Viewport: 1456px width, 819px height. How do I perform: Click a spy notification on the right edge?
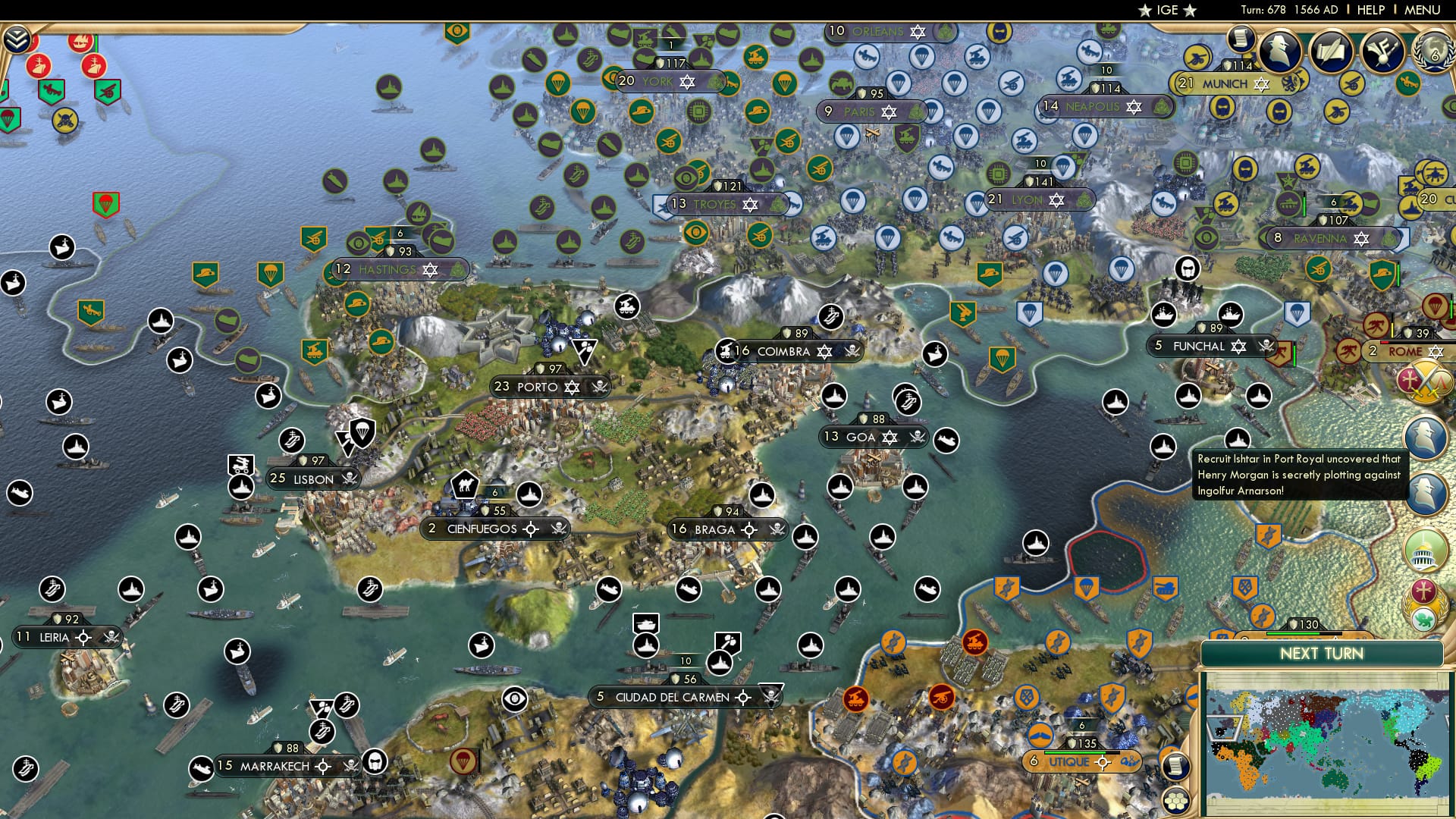(x=1426, y=436)
